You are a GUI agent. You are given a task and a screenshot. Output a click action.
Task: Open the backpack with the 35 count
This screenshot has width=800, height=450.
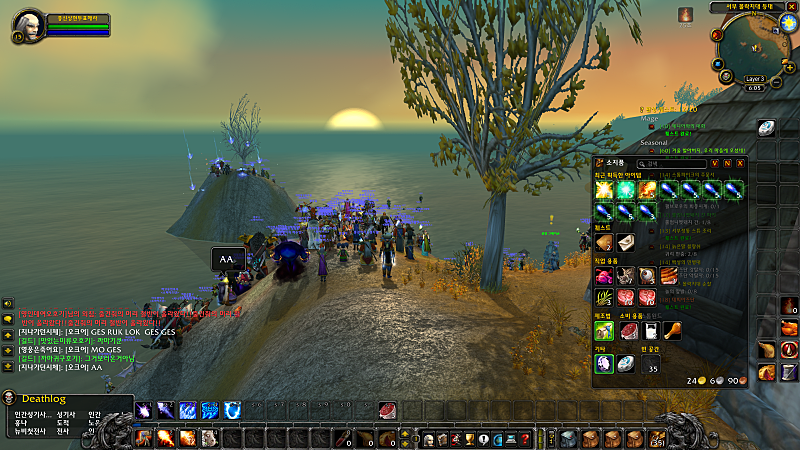pos(651,363)
